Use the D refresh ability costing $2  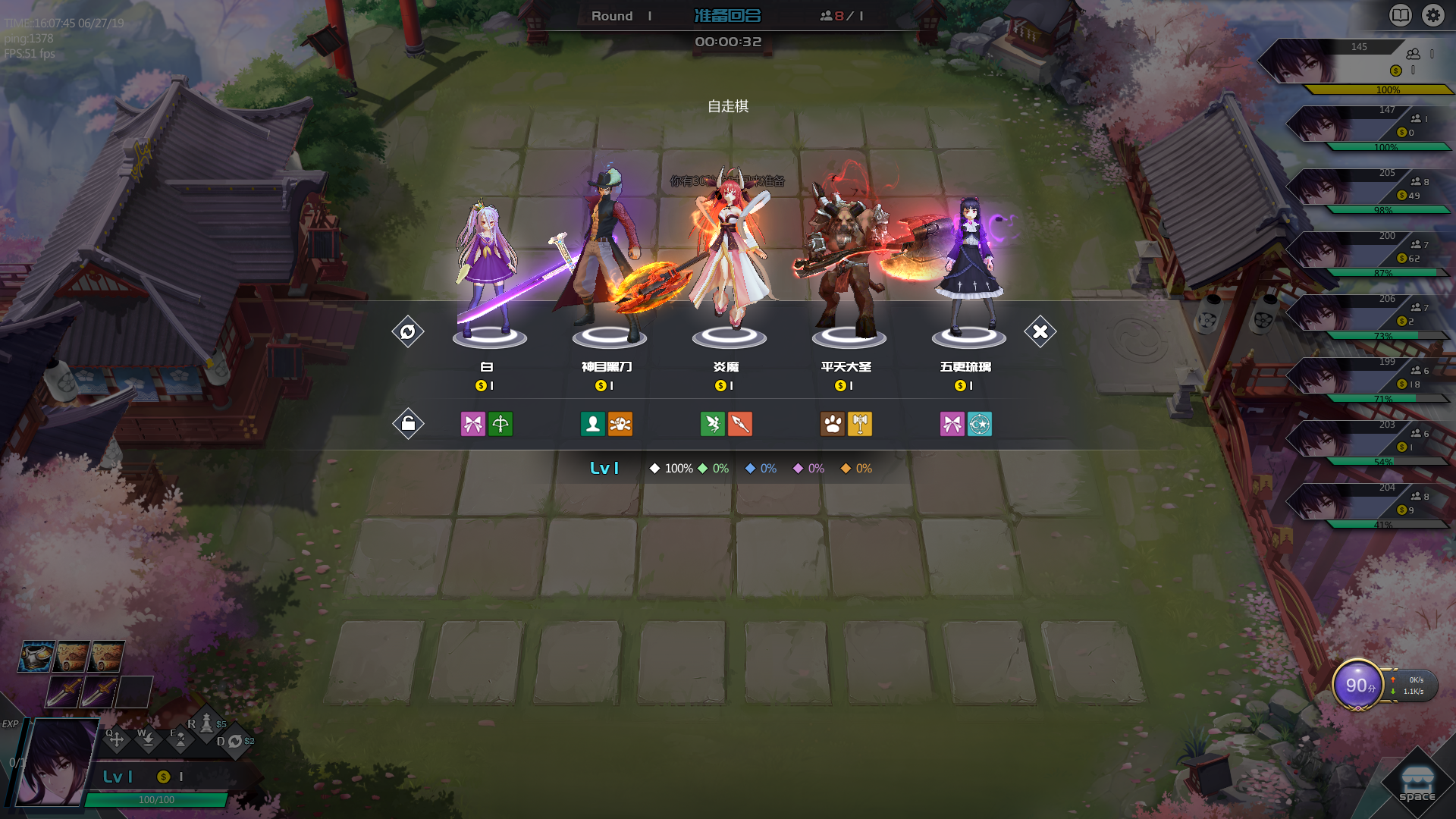coord(235,742)
